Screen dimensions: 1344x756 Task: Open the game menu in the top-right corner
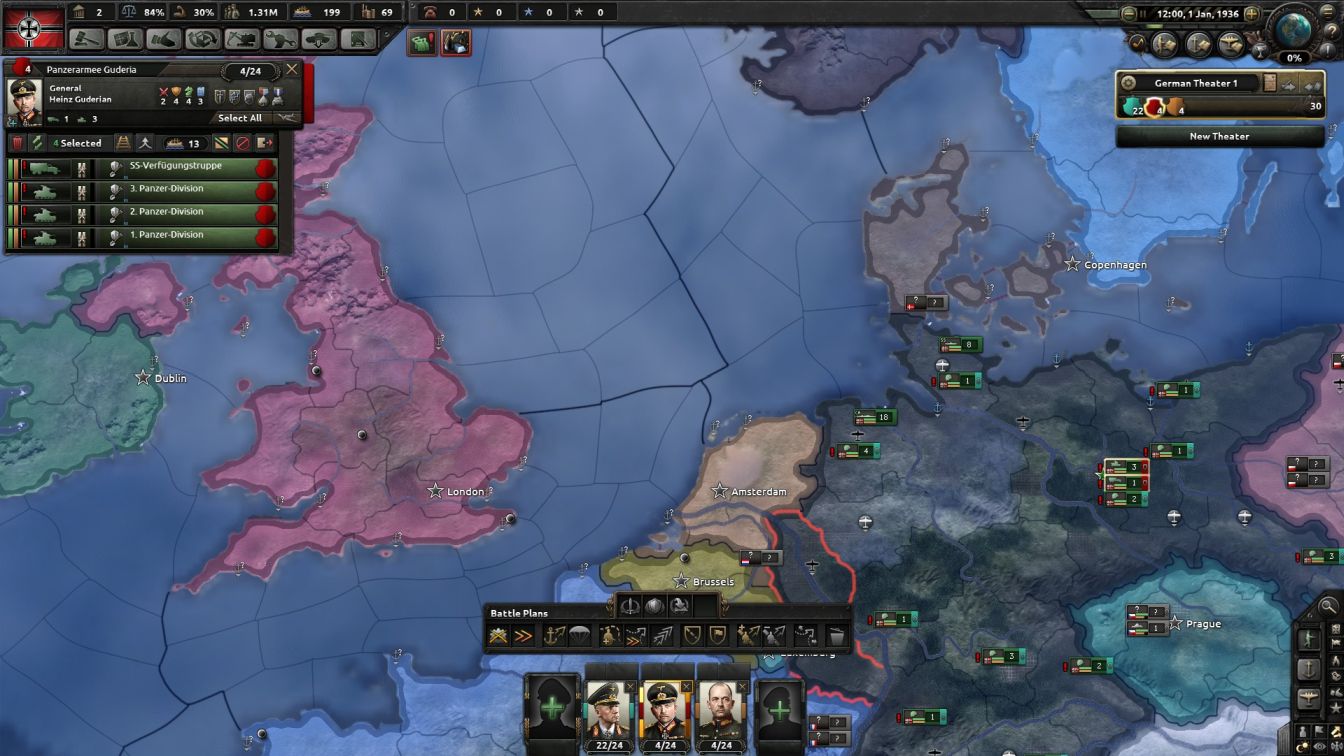(x=1327, y=13)
